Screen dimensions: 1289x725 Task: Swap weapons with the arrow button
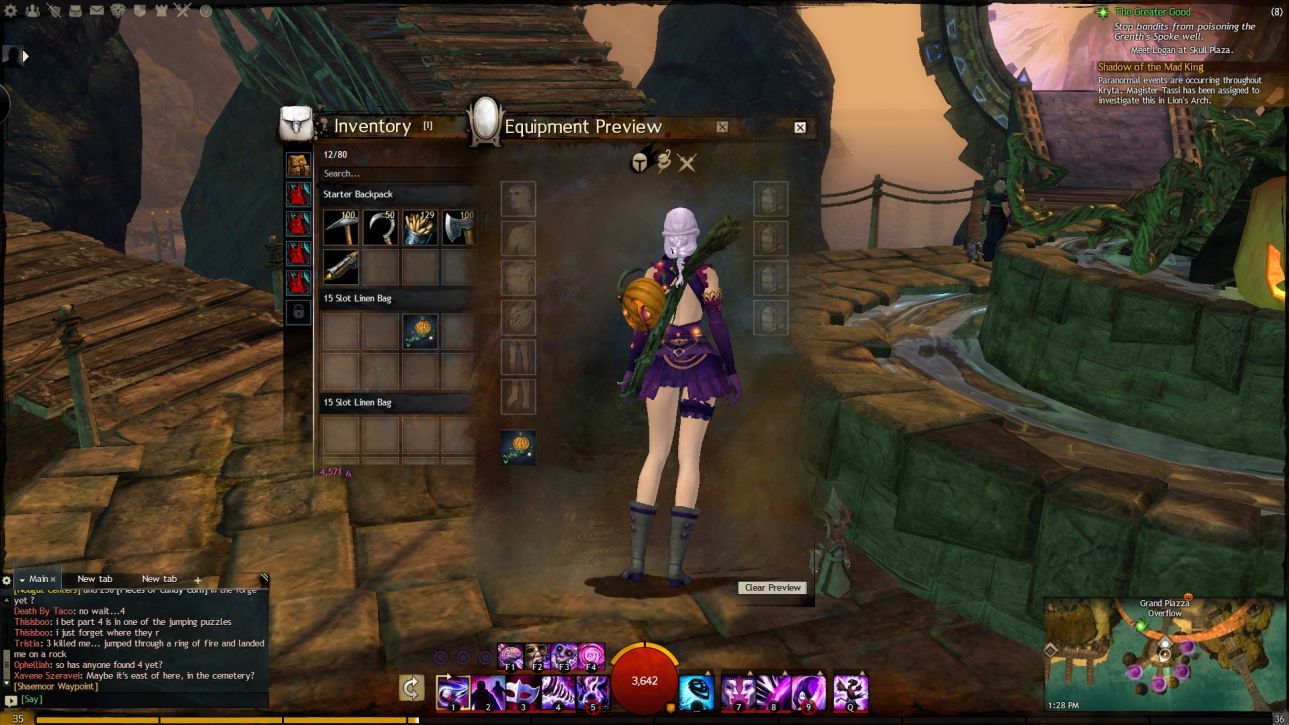point(411,688)
